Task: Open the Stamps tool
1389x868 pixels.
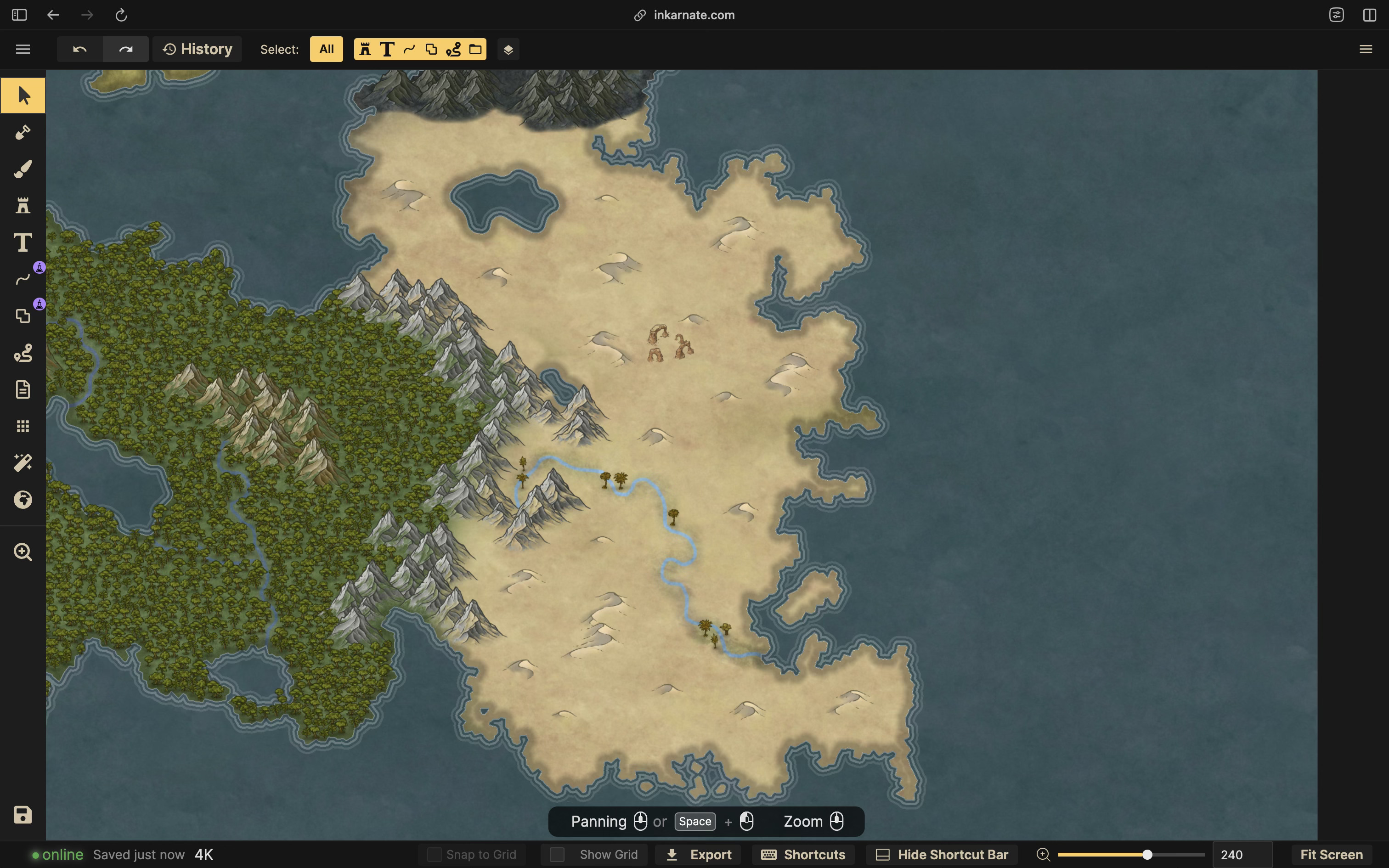Action: coord(23,205)
